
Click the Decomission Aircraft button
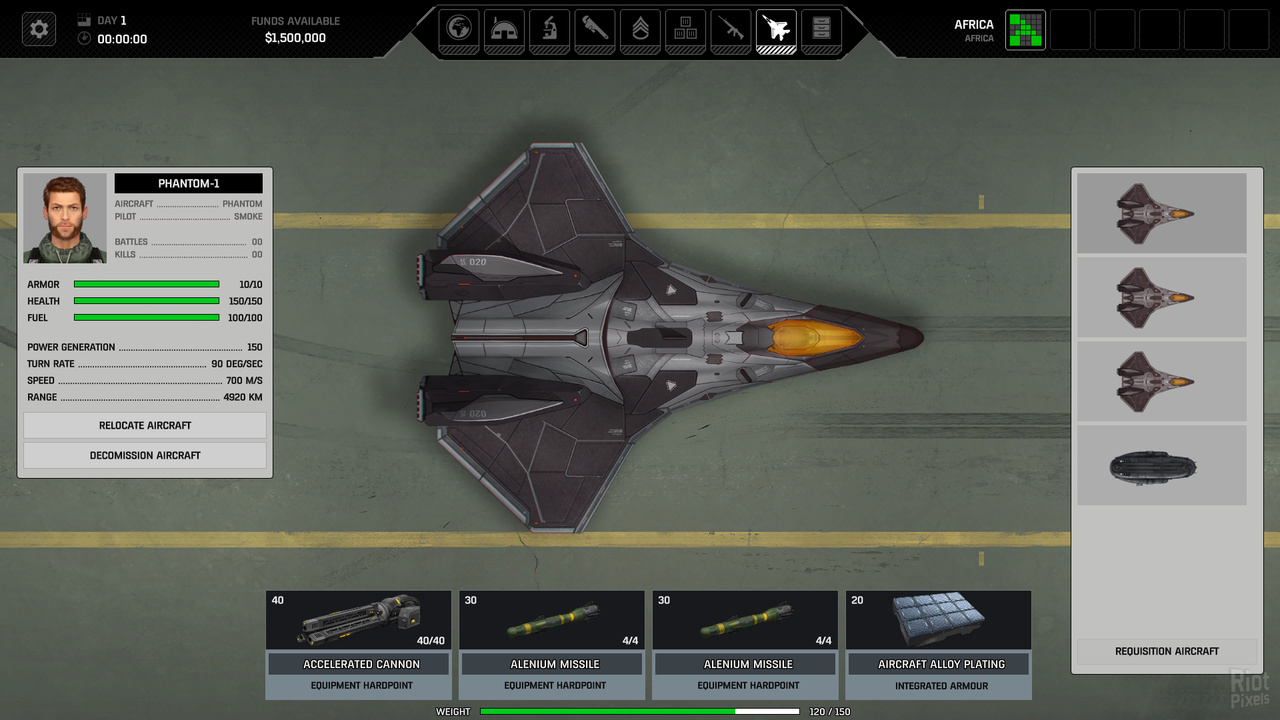[145, 455]
